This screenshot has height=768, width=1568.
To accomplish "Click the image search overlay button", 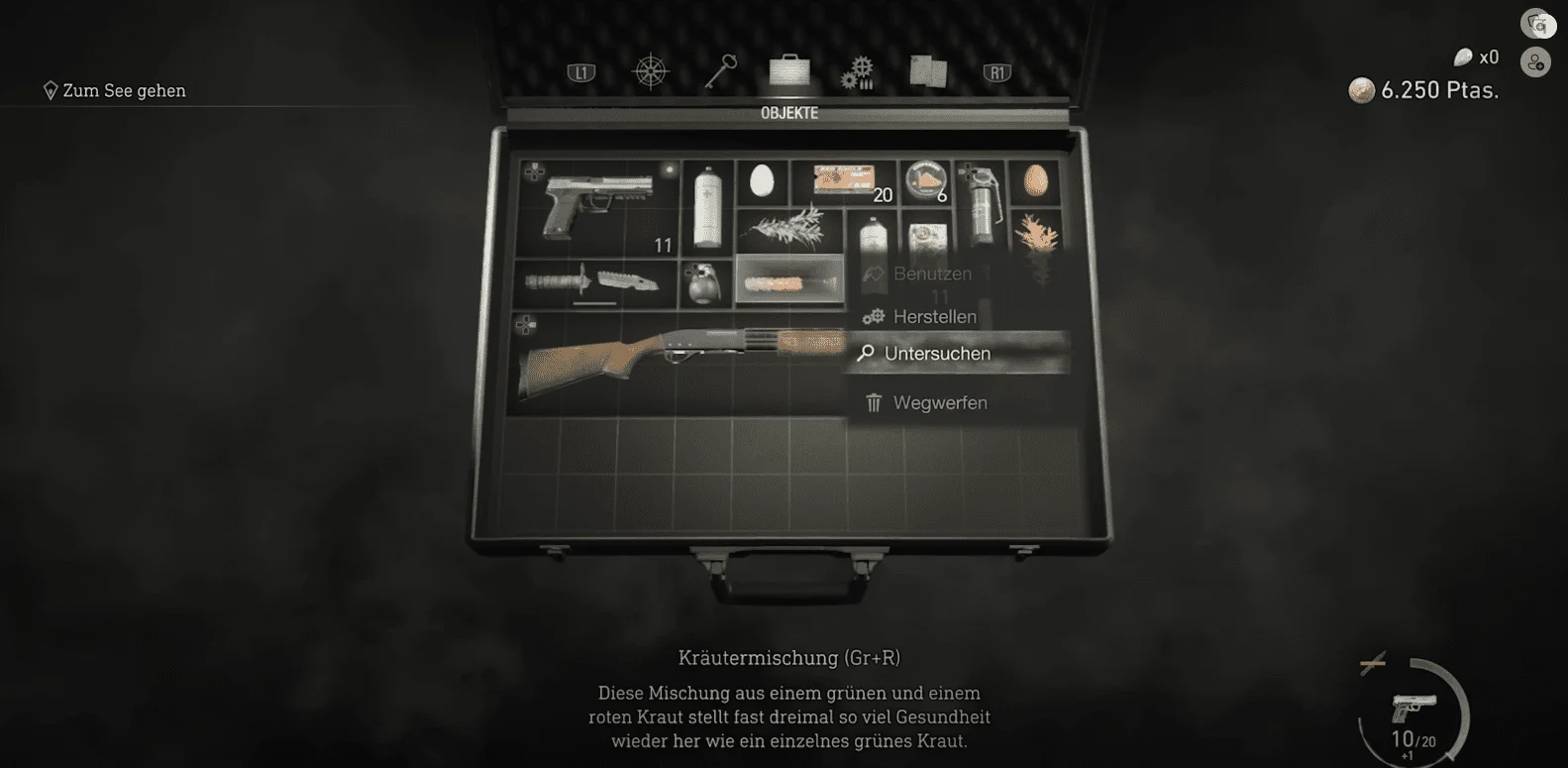I will click(1535, 24).
